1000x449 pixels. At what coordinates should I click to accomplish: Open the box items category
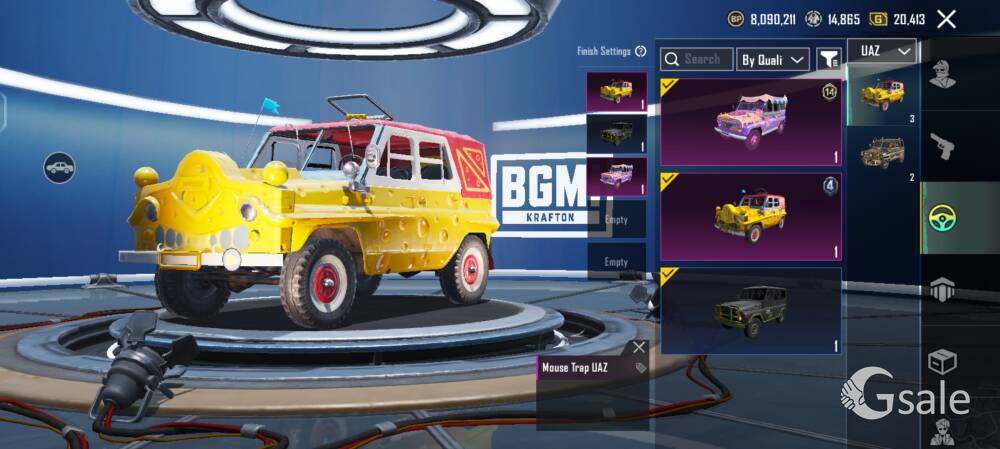[x=942, y=360]
